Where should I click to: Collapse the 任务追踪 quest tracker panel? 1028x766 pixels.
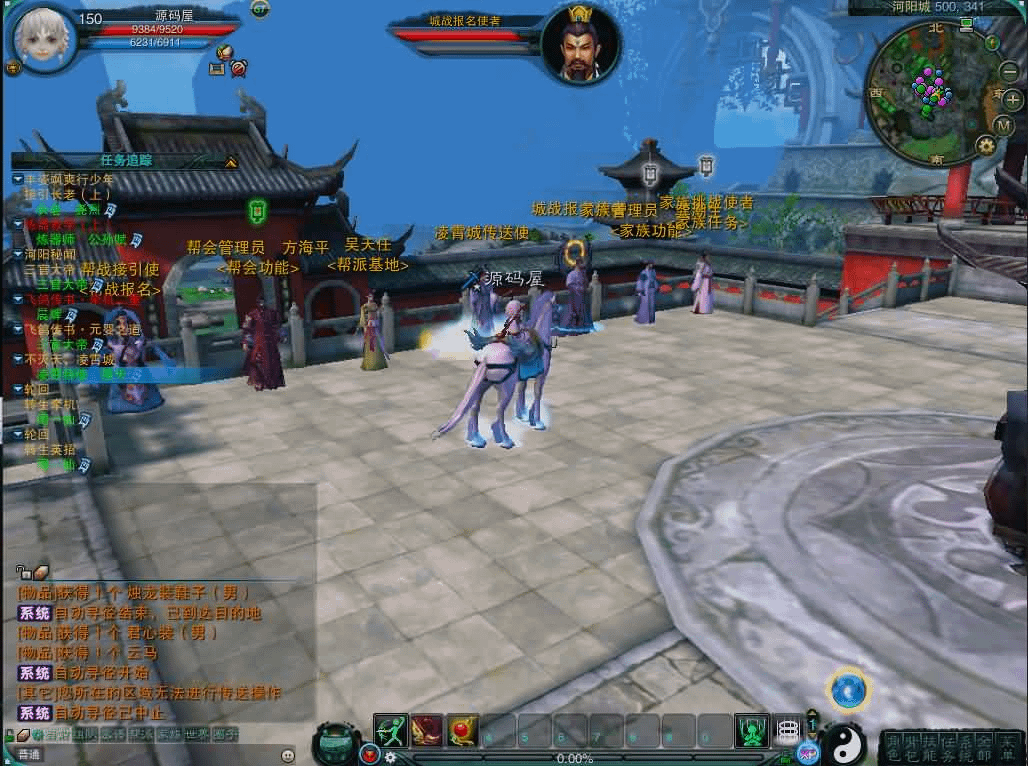[231, 161]
